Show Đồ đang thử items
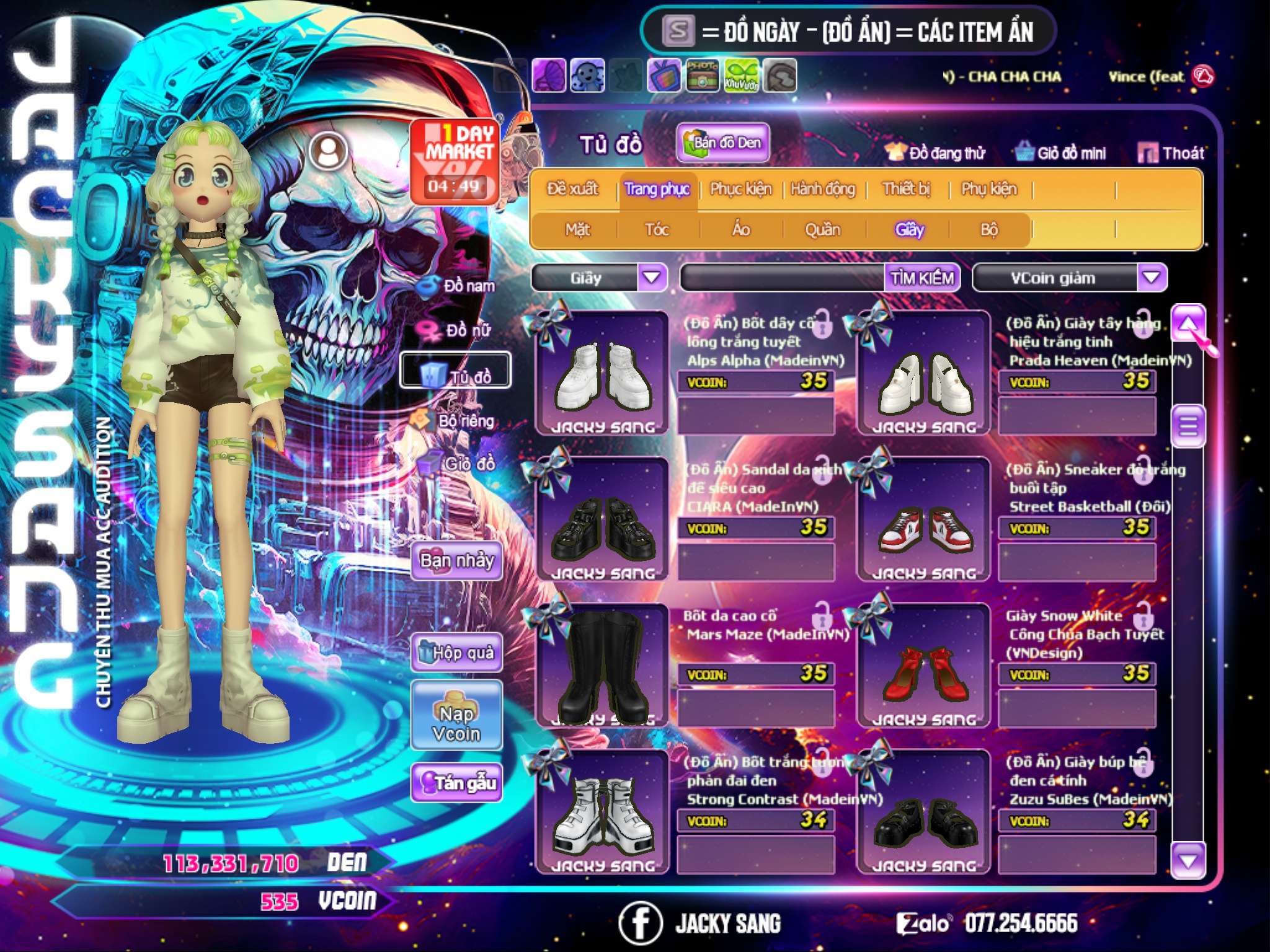The height and width of the screenshot is (952, 1270). [x=935, y=153]
